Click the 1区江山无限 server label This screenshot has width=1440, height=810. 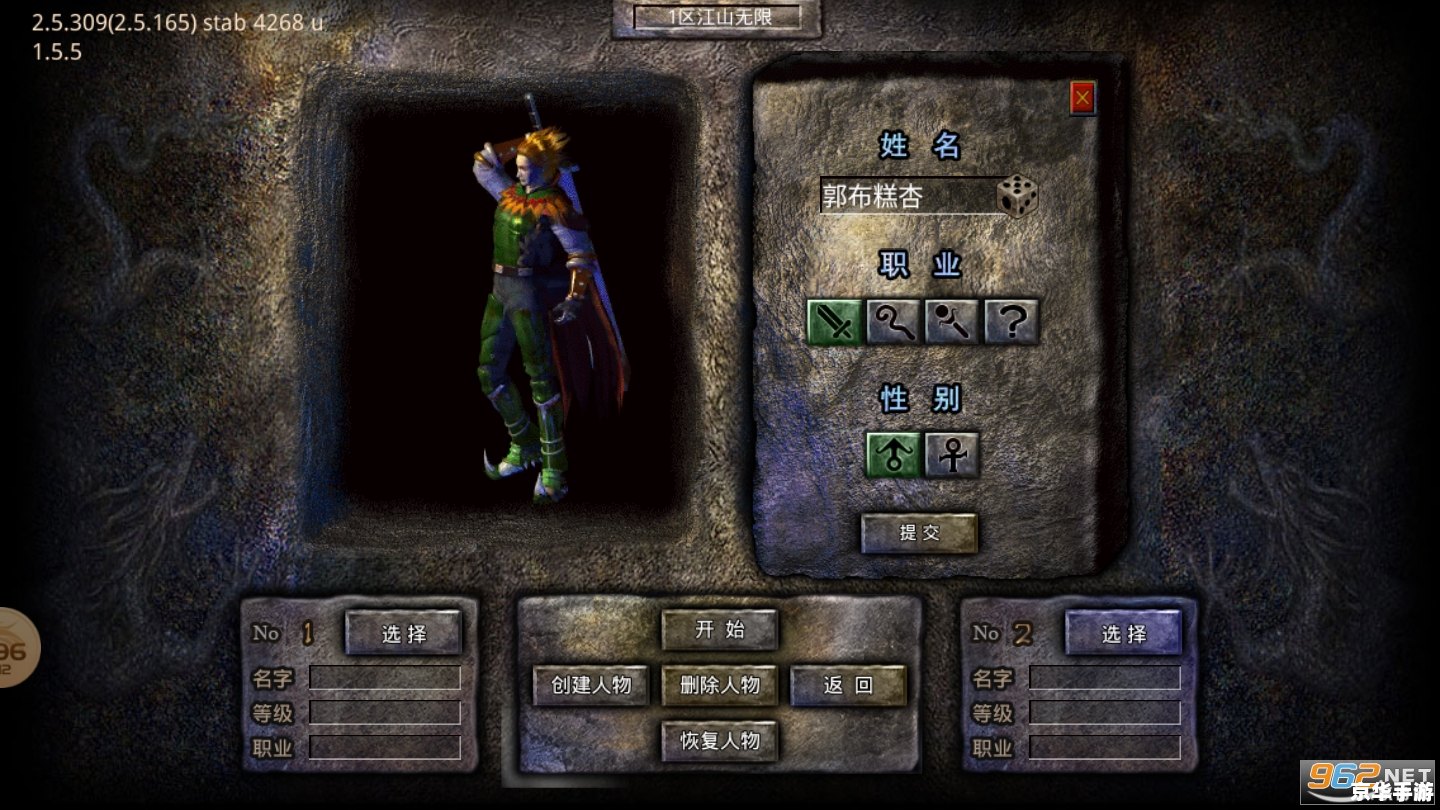coord(717,17)
